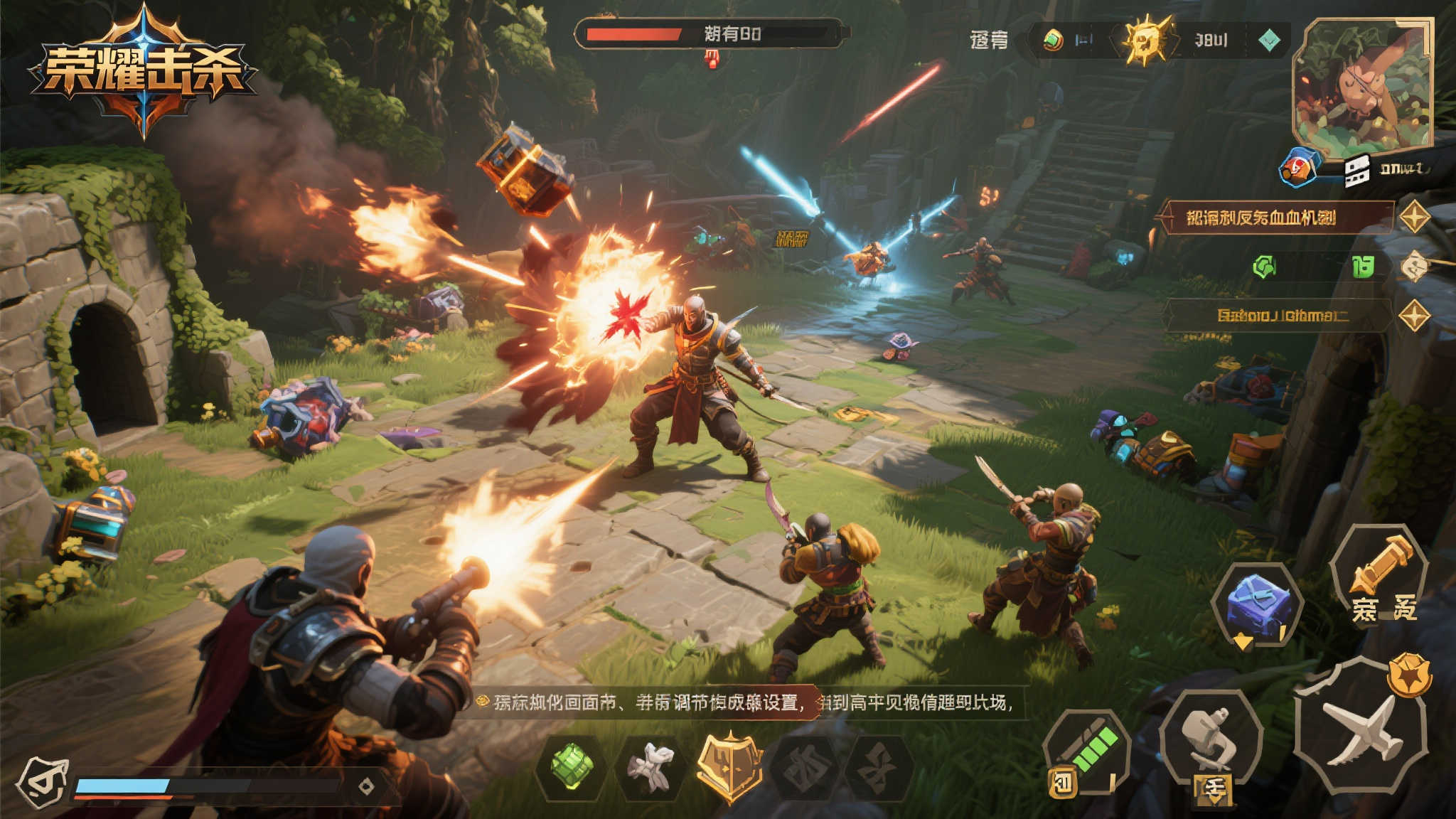Image resolution: width=1456 pixels, height=819 pixels.
Task: Click the green coin currency icon
Action: point(1053,40)
